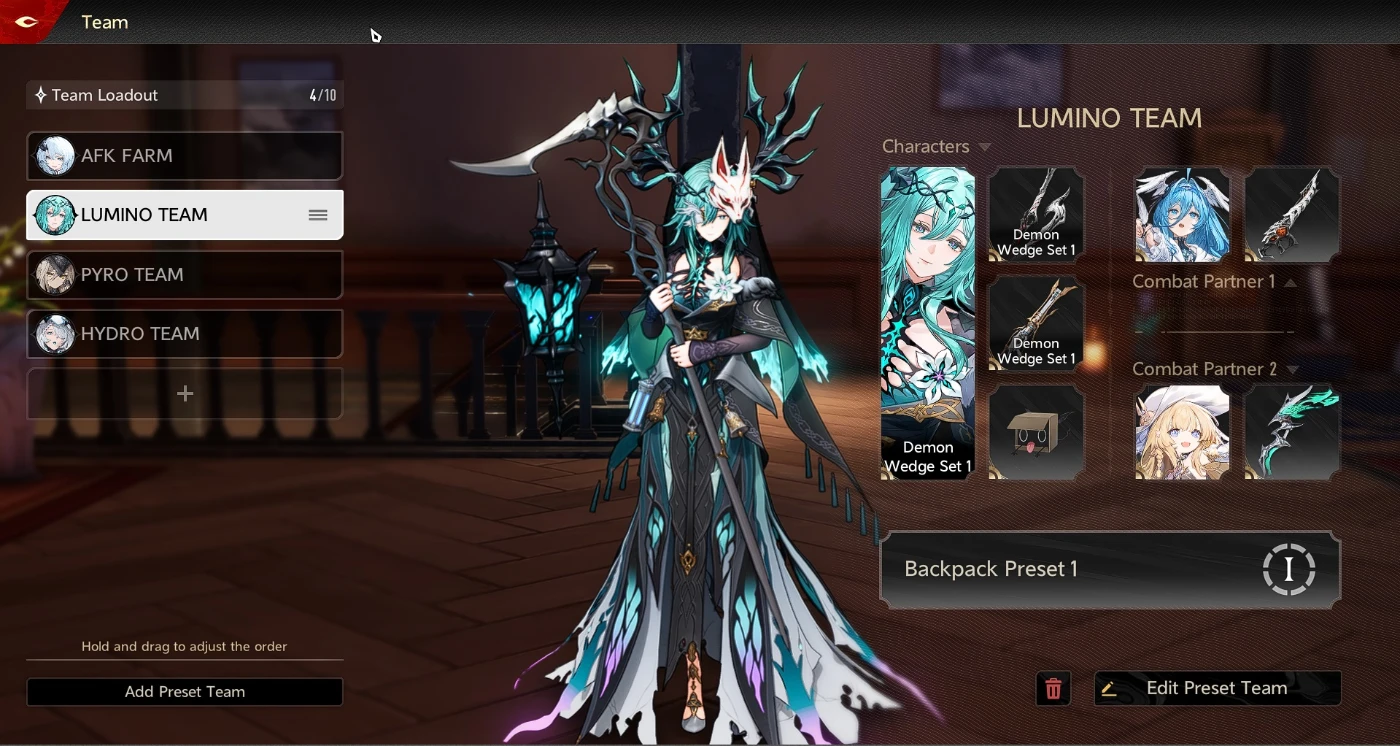Viewport: 1400px width, 746px height.
Task: Select the main green-haired character portrait
Action: pyautogui.click(x=927, y=322)
